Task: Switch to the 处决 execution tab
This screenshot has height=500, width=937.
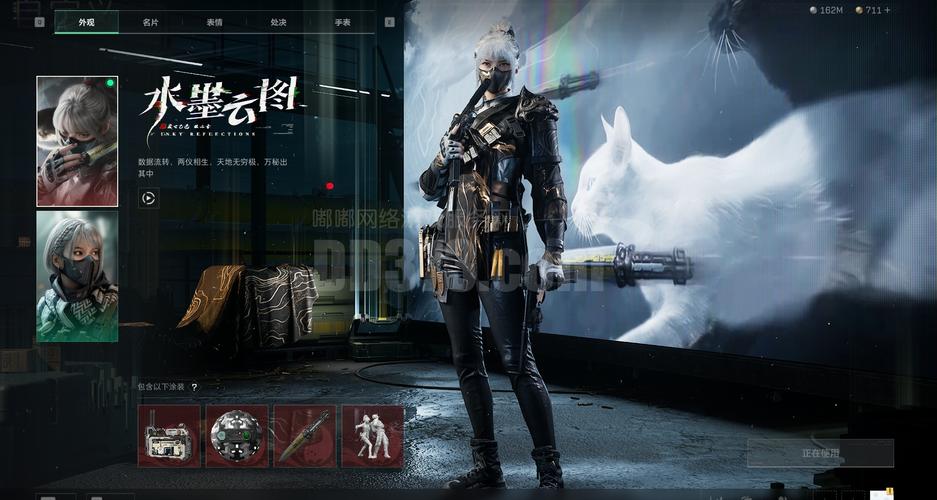Action: 278,22
